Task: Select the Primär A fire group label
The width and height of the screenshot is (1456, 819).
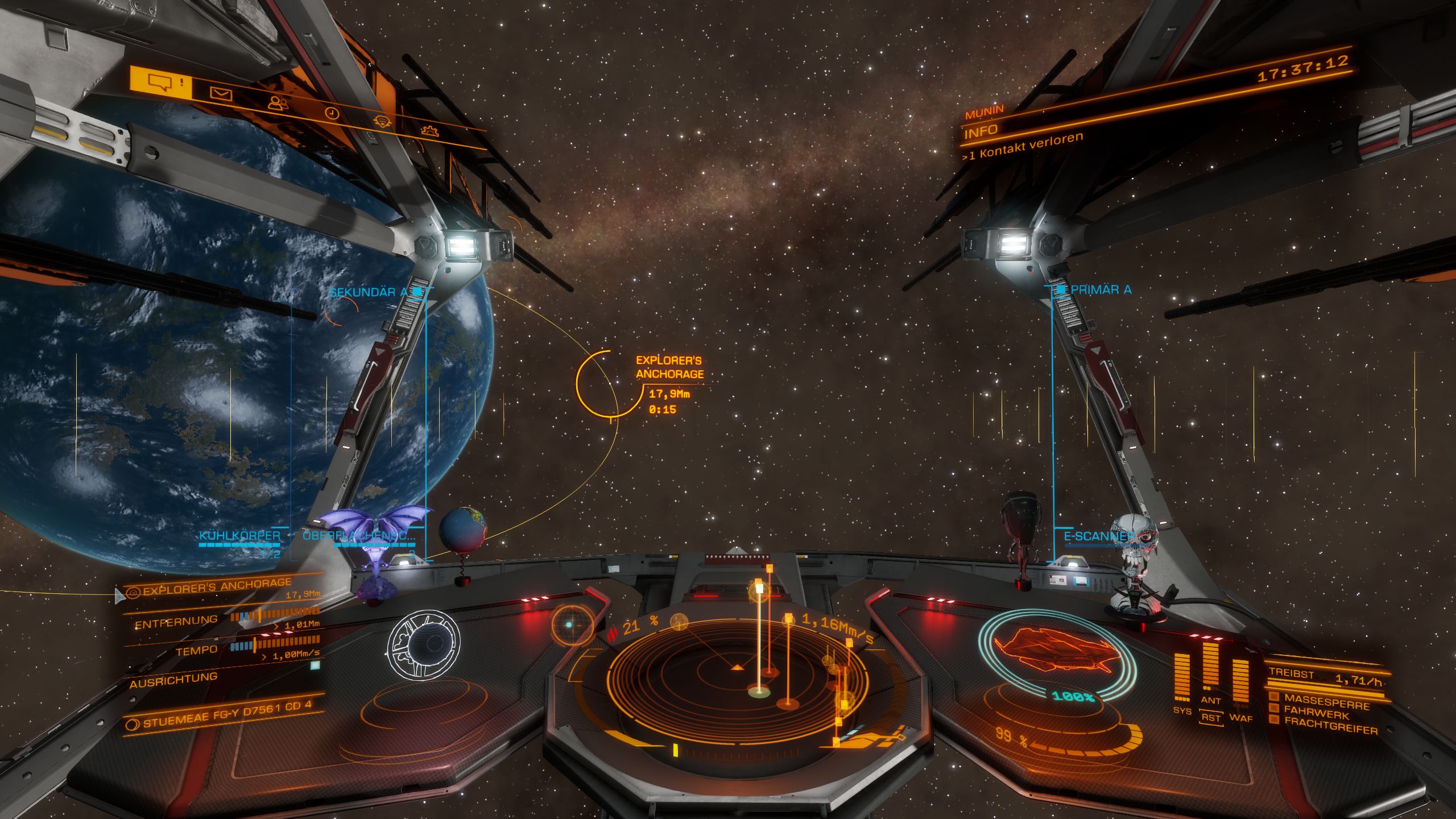Action: [1100, 290]
